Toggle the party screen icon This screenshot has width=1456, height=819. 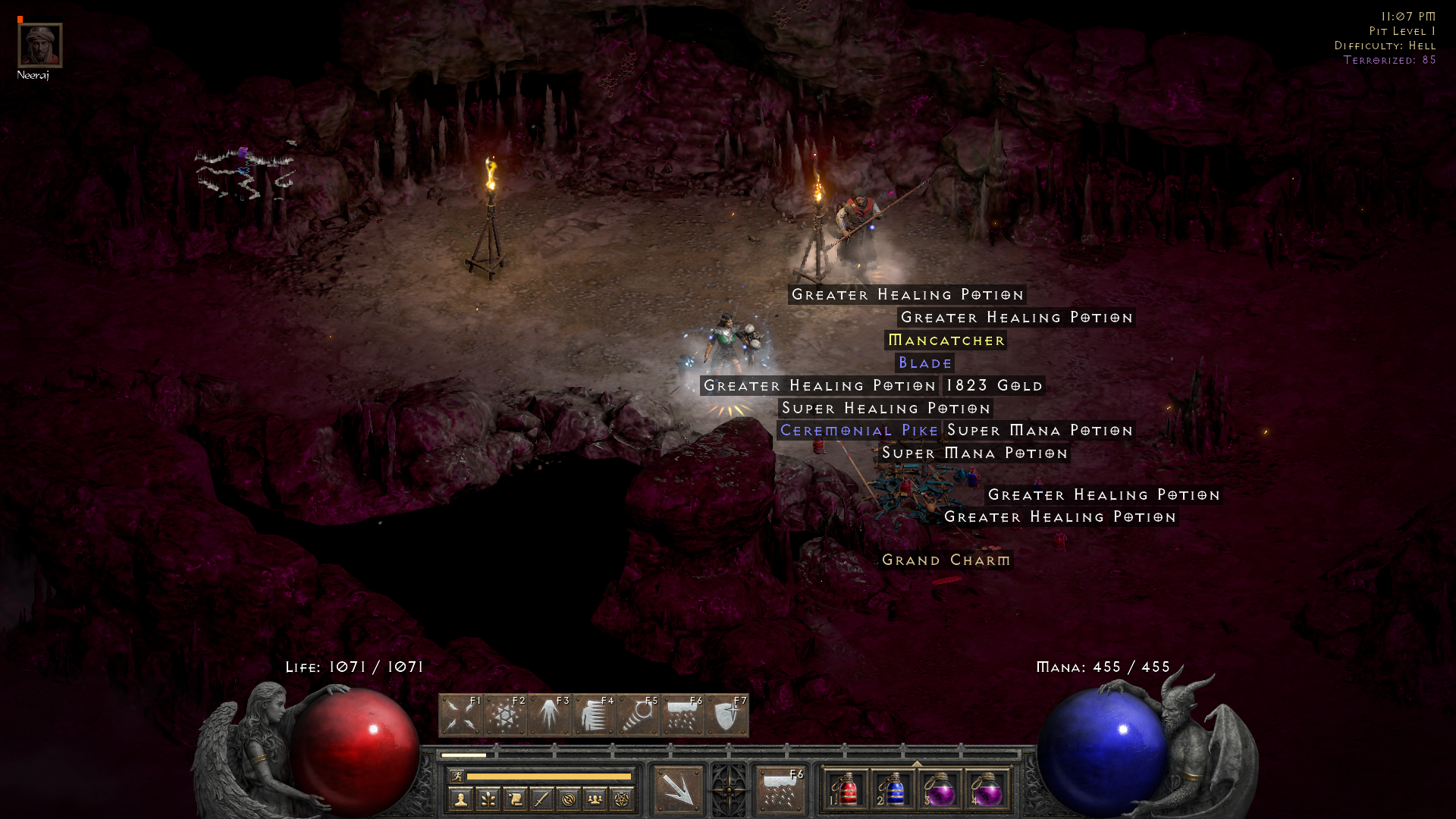click(x=596, y=799)
